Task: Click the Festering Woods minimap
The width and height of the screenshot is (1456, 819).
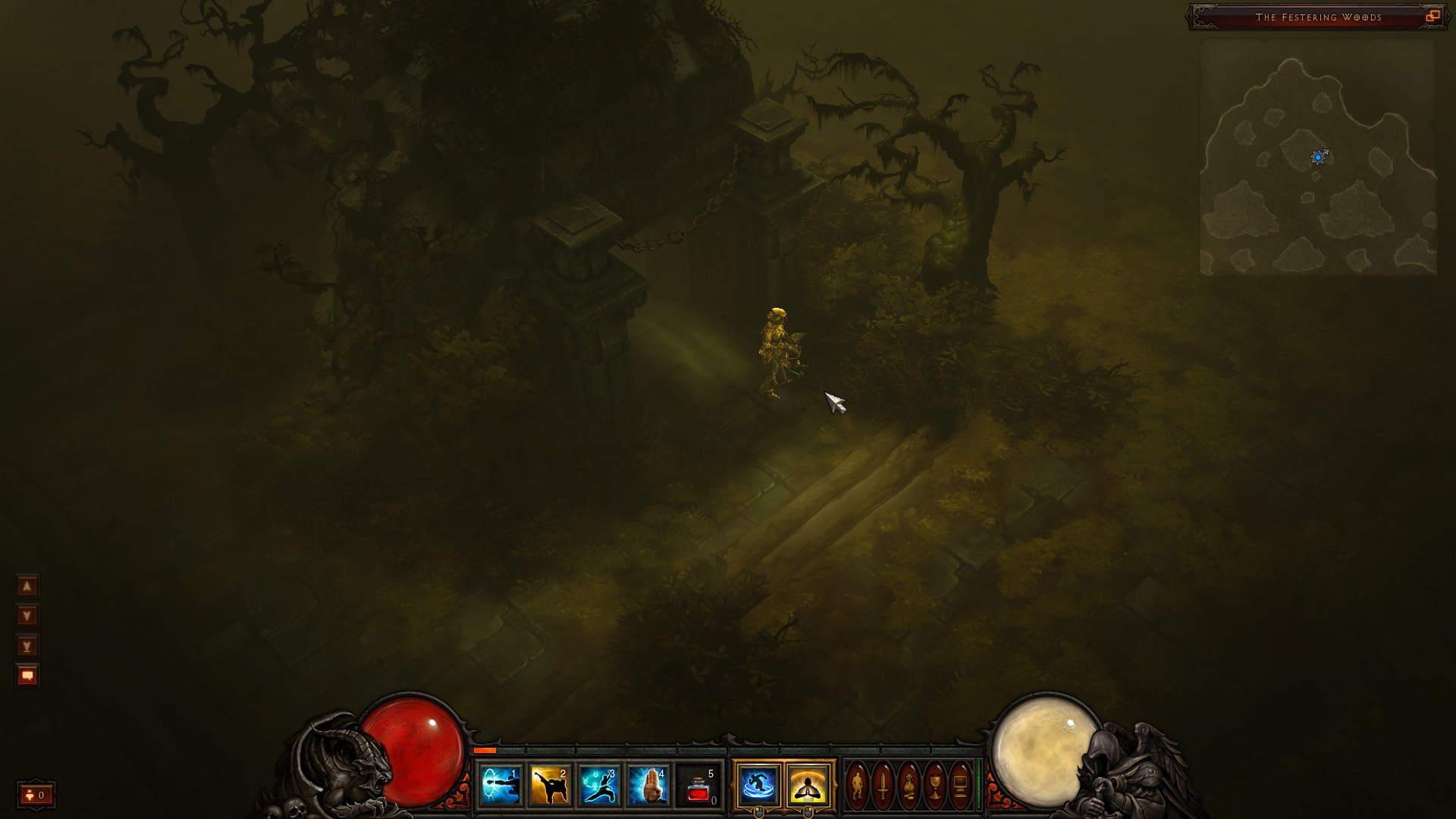Action: [x=1318, y=158]
